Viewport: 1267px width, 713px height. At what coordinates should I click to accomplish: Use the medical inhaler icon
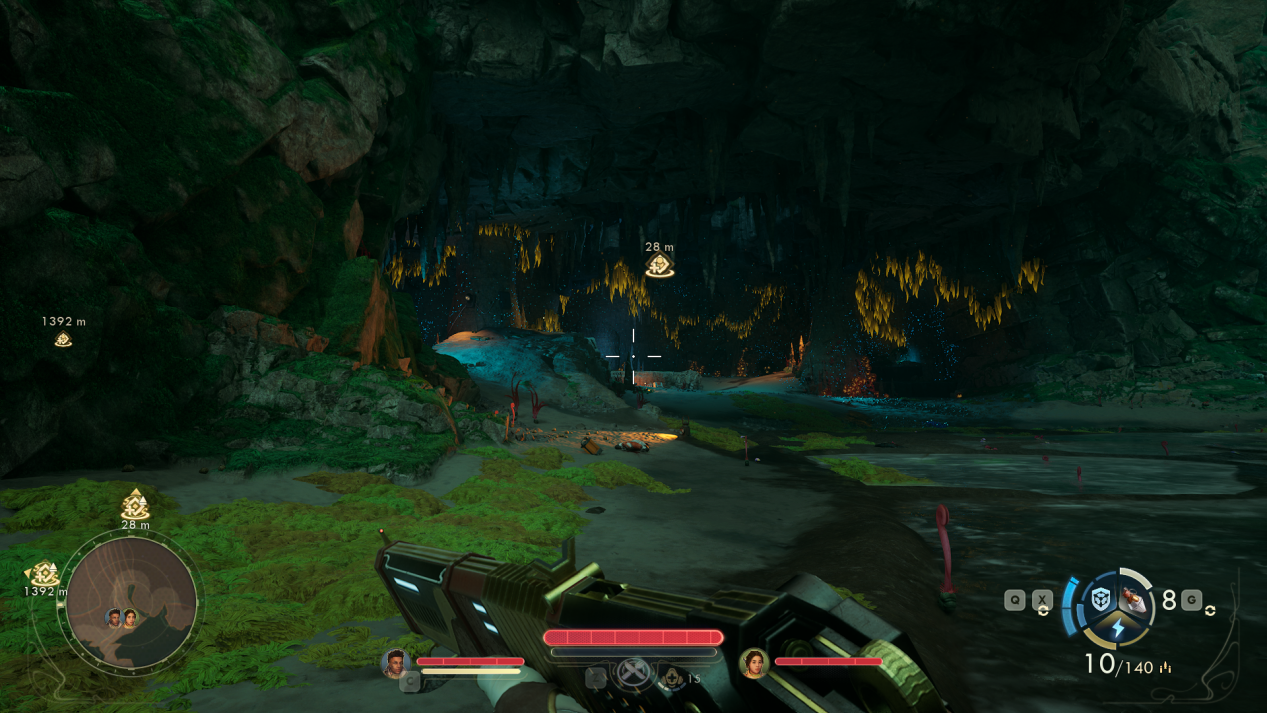[x=672, y=678]
